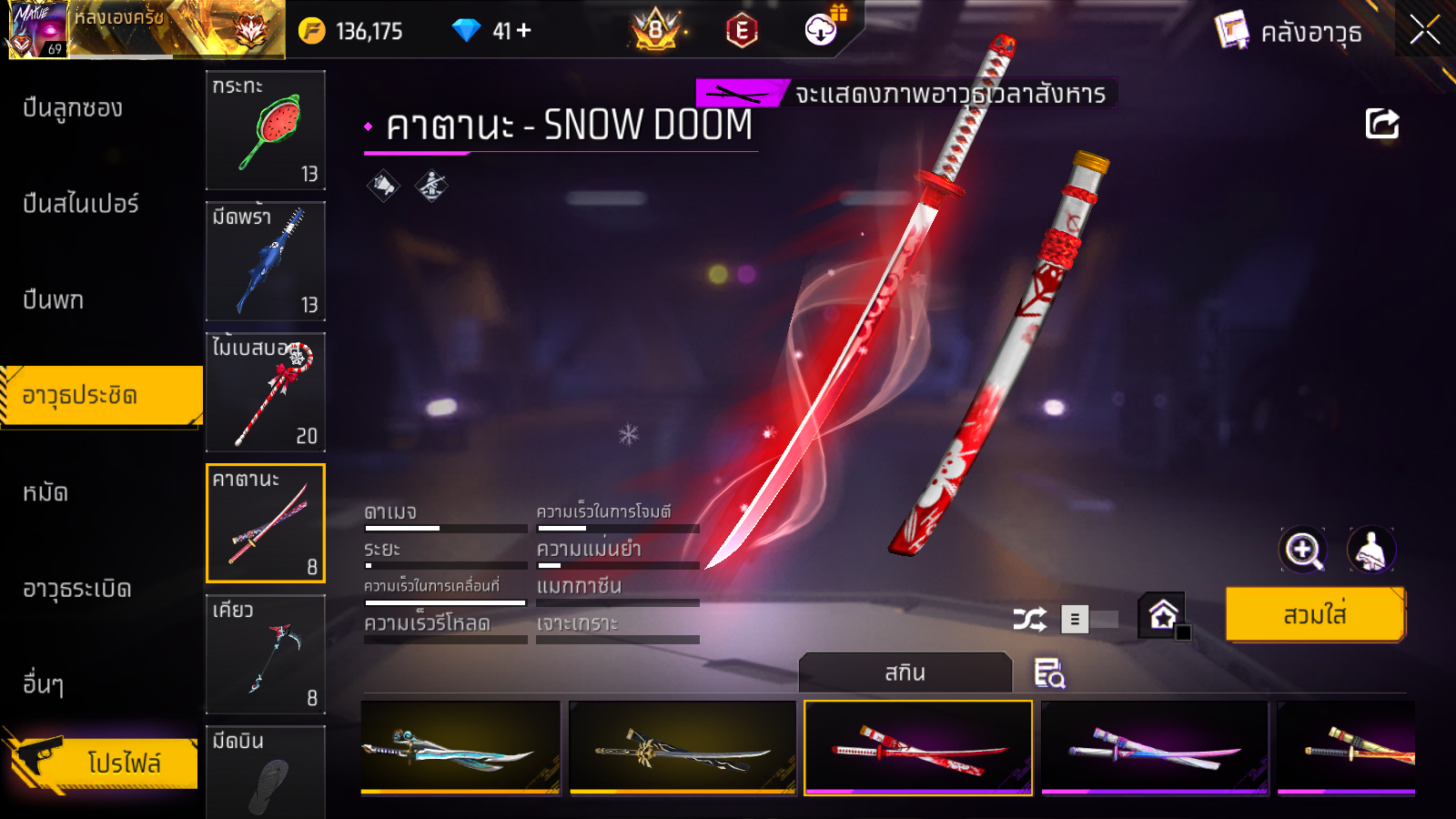The height and width of the screenshot is (819, 1456).
Task: Switch to pistol category ปืนพก
Action: tap(54, 300)
